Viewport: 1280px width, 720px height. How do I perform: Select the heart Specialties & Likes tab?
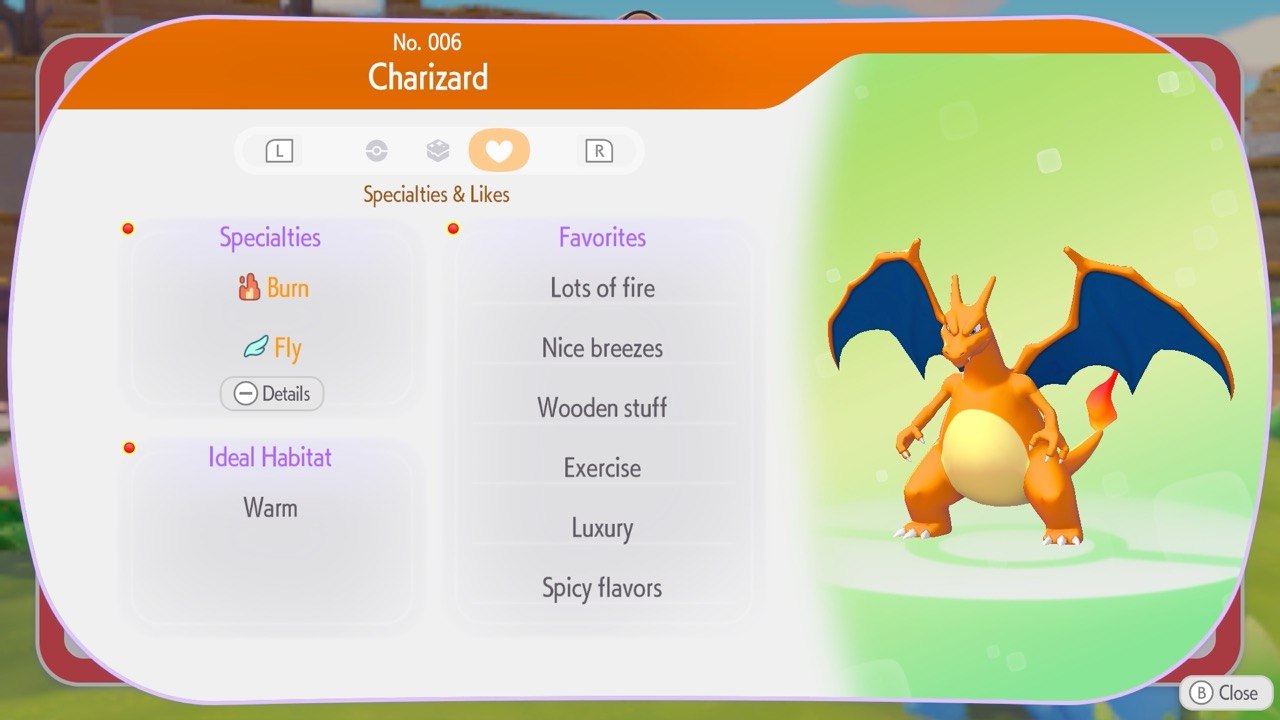click(499, 151)
